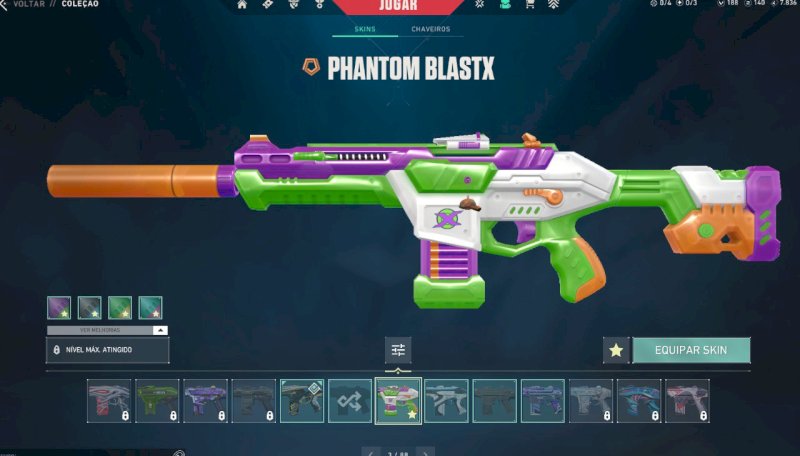Go to the next skin page arrow
The image size is (800, 456).
click(427, 452)
